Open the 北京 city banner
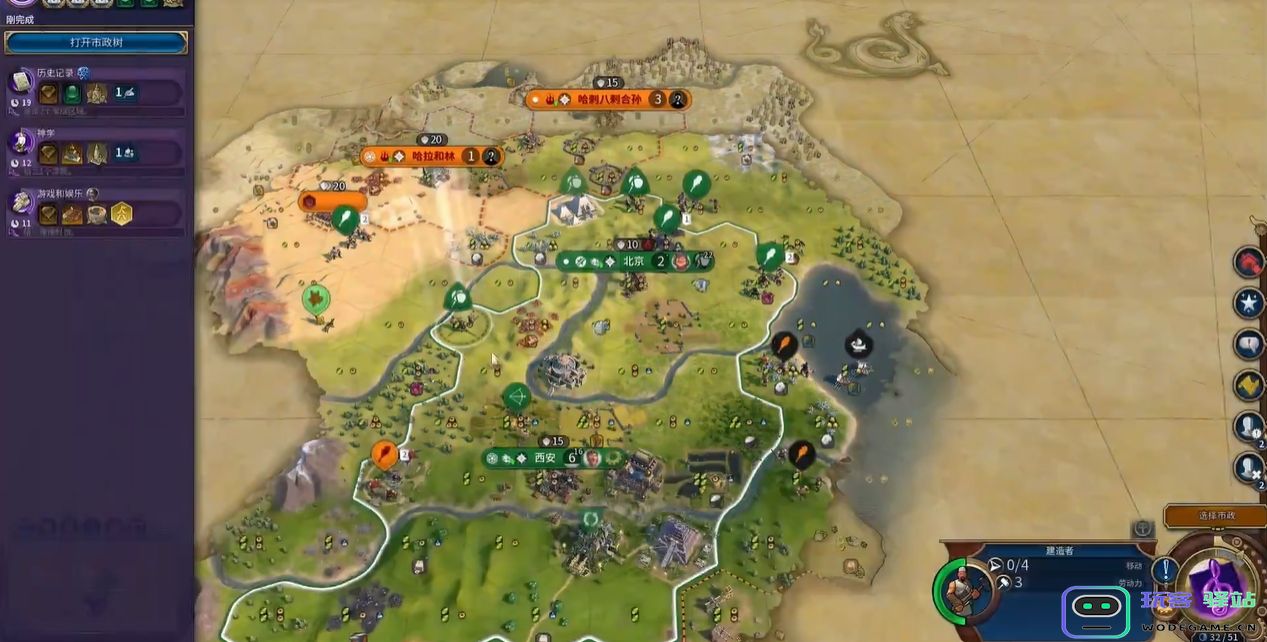 point(635,262)
